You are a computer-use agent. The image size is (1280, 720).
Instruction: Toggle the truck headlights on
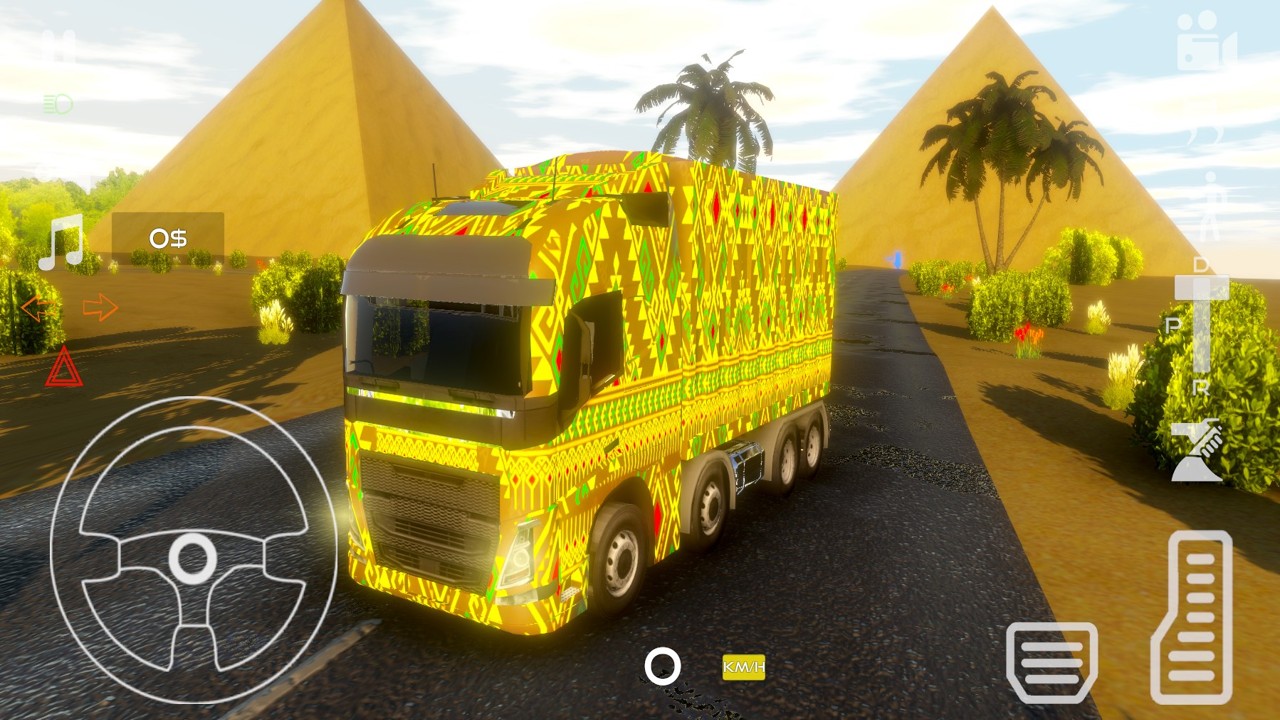58,103
